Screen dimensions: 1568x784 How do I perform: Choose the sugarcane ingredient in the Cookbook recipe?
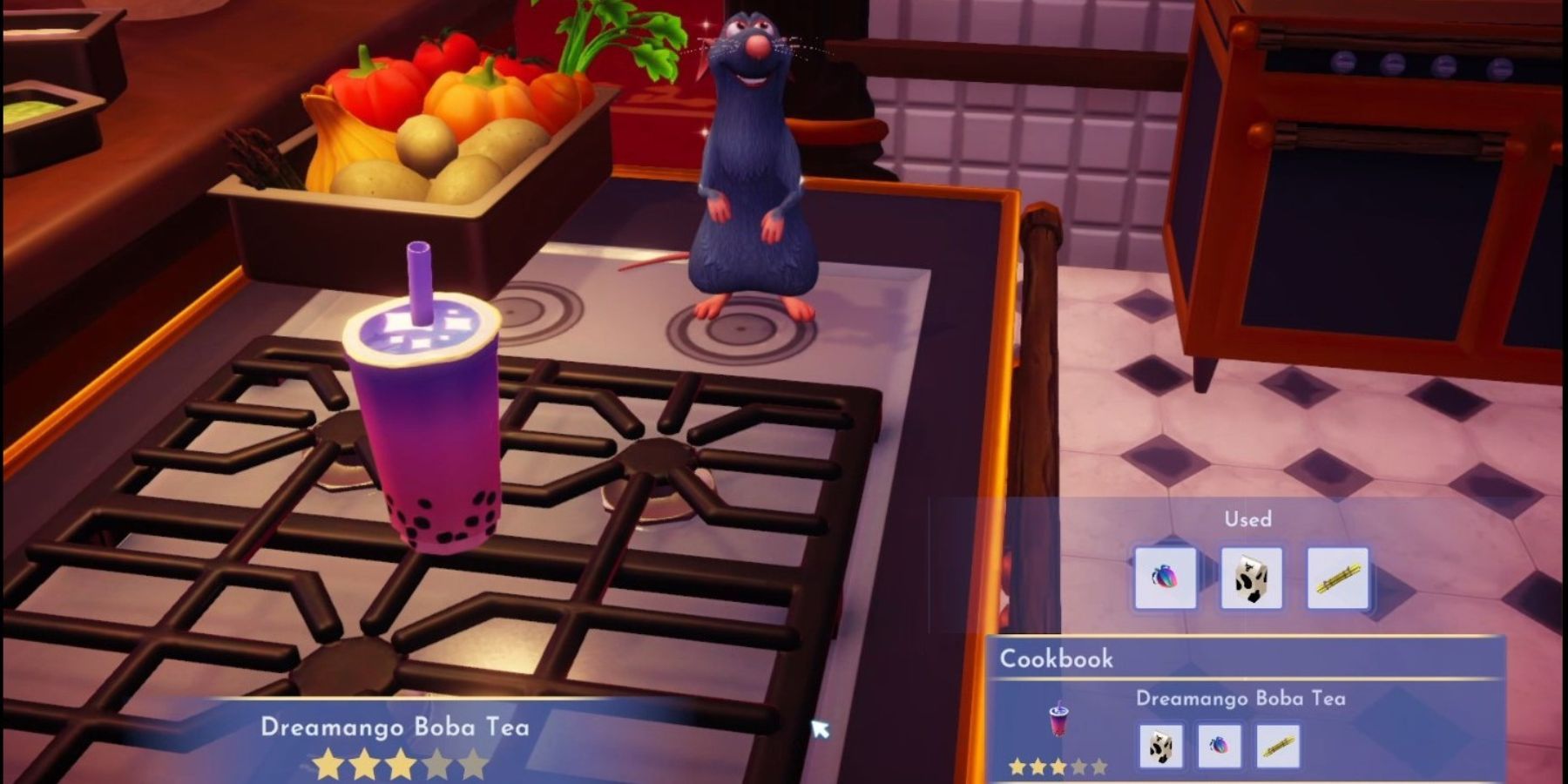point(1277,747)
